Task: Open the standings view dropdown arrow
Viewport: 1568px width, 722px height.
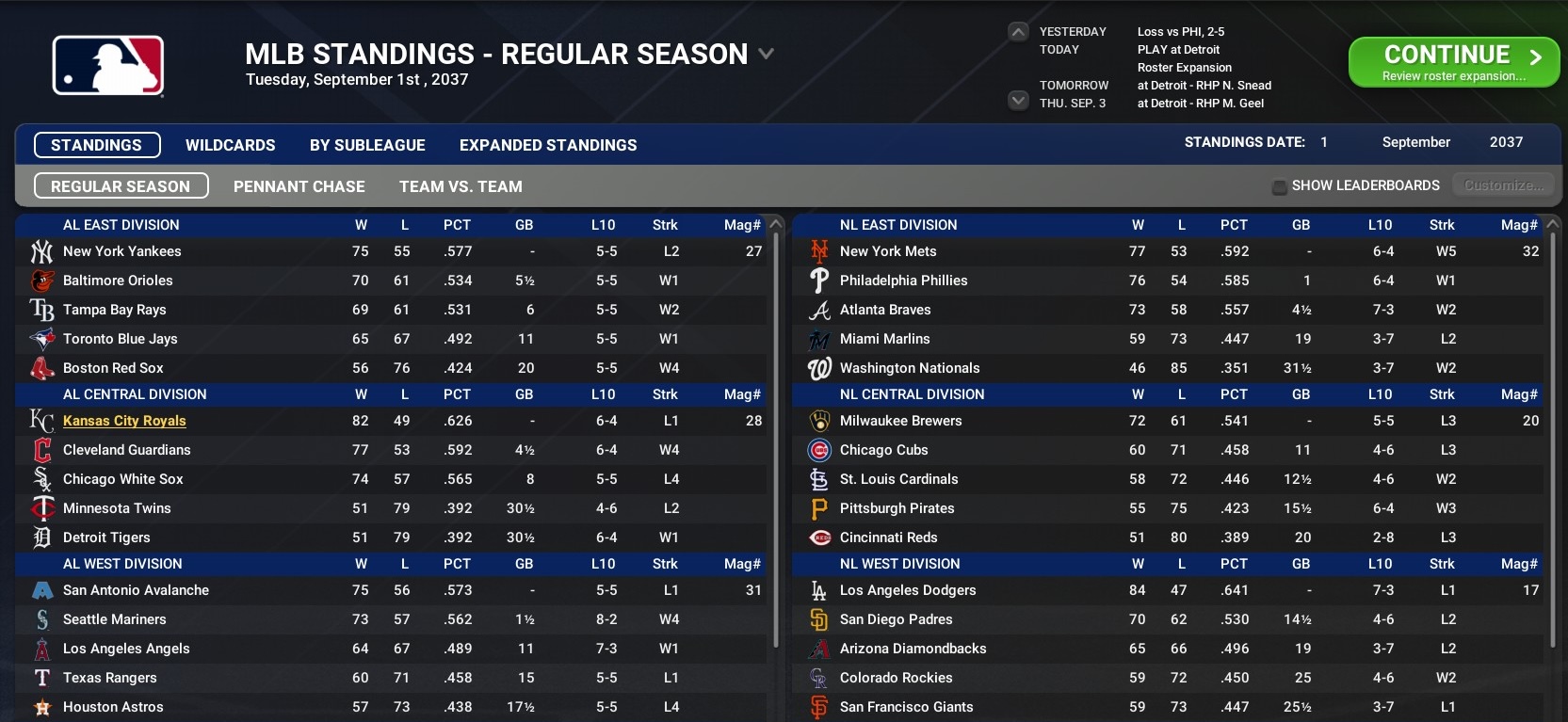Action: (x=764, y=56)
